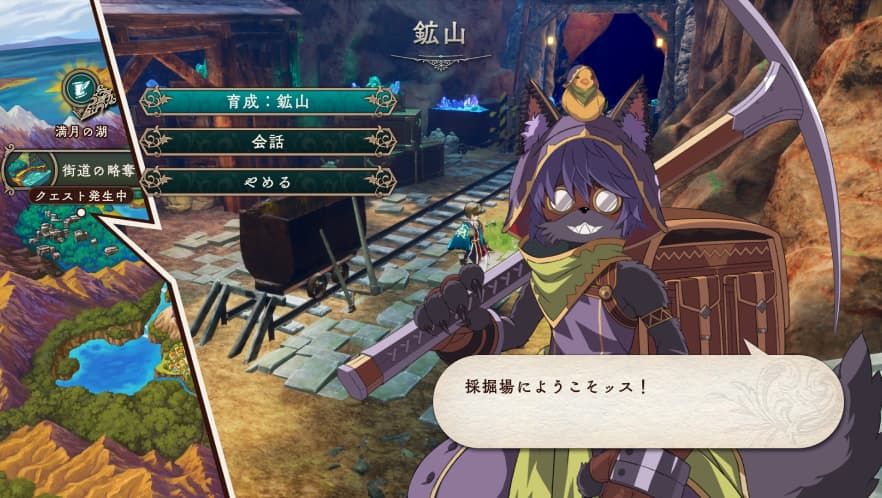Select the 育成：鉱山 menu option
Image resolution: width=882 pixels, height=498 pixels.
pyautogui.click(x=268, y=101)
